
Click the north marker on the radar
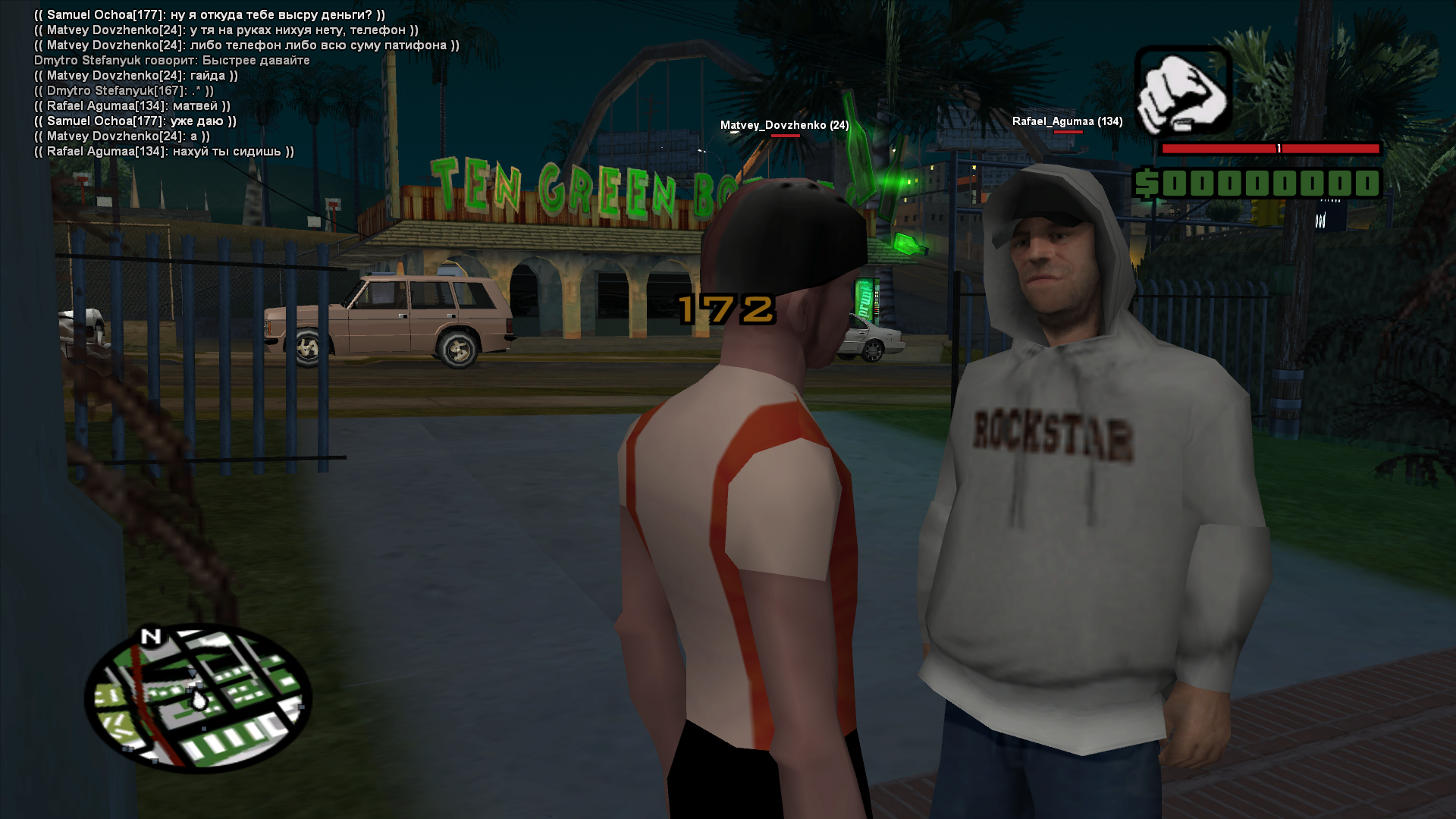(x=152, y=636)
